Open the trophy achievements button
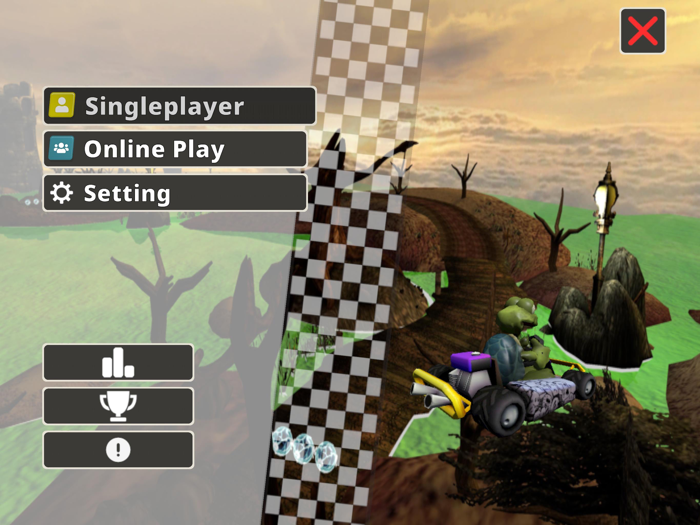Viewport: 700px width, 525px height. 118,406
